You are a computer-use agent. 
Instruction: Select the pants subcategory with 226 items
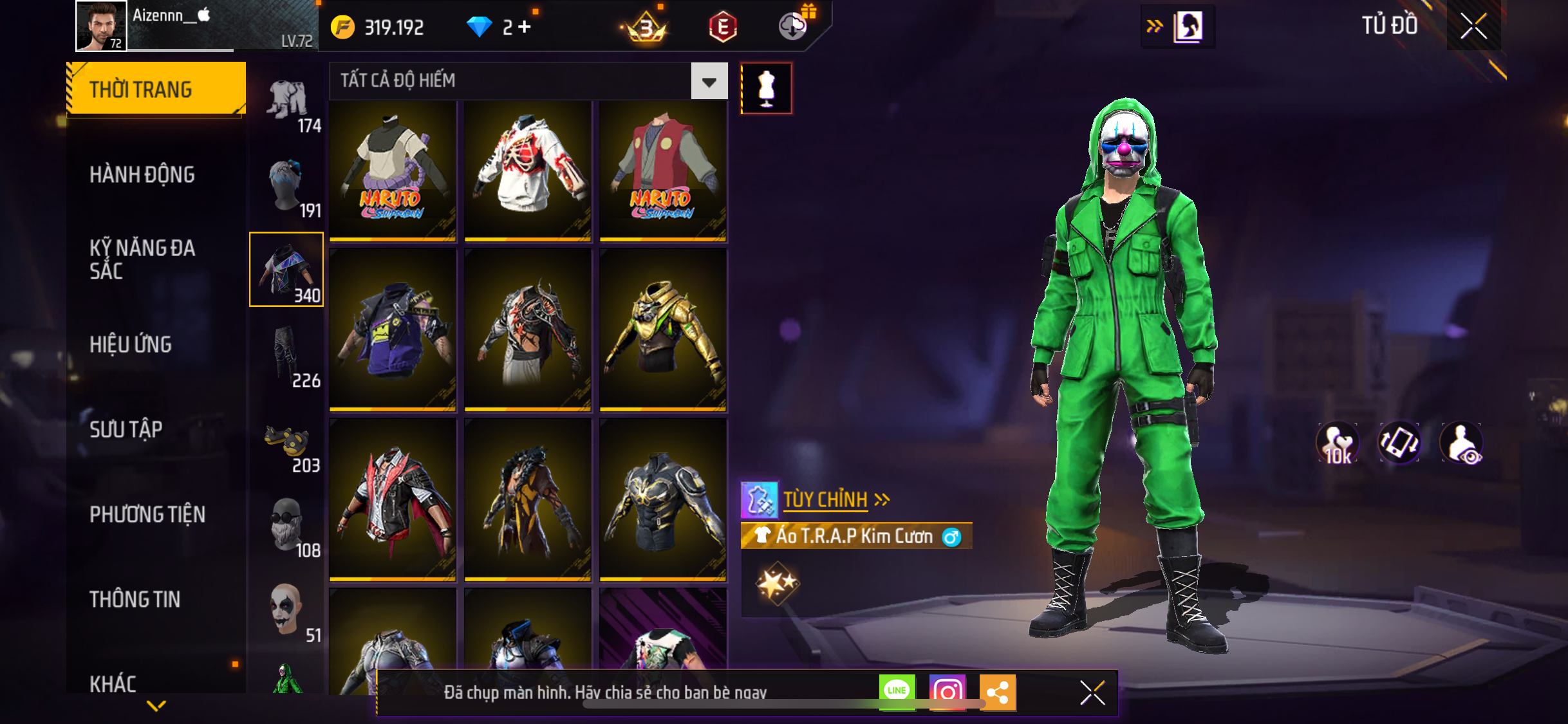pyautogui.click(x=287, y=356)
